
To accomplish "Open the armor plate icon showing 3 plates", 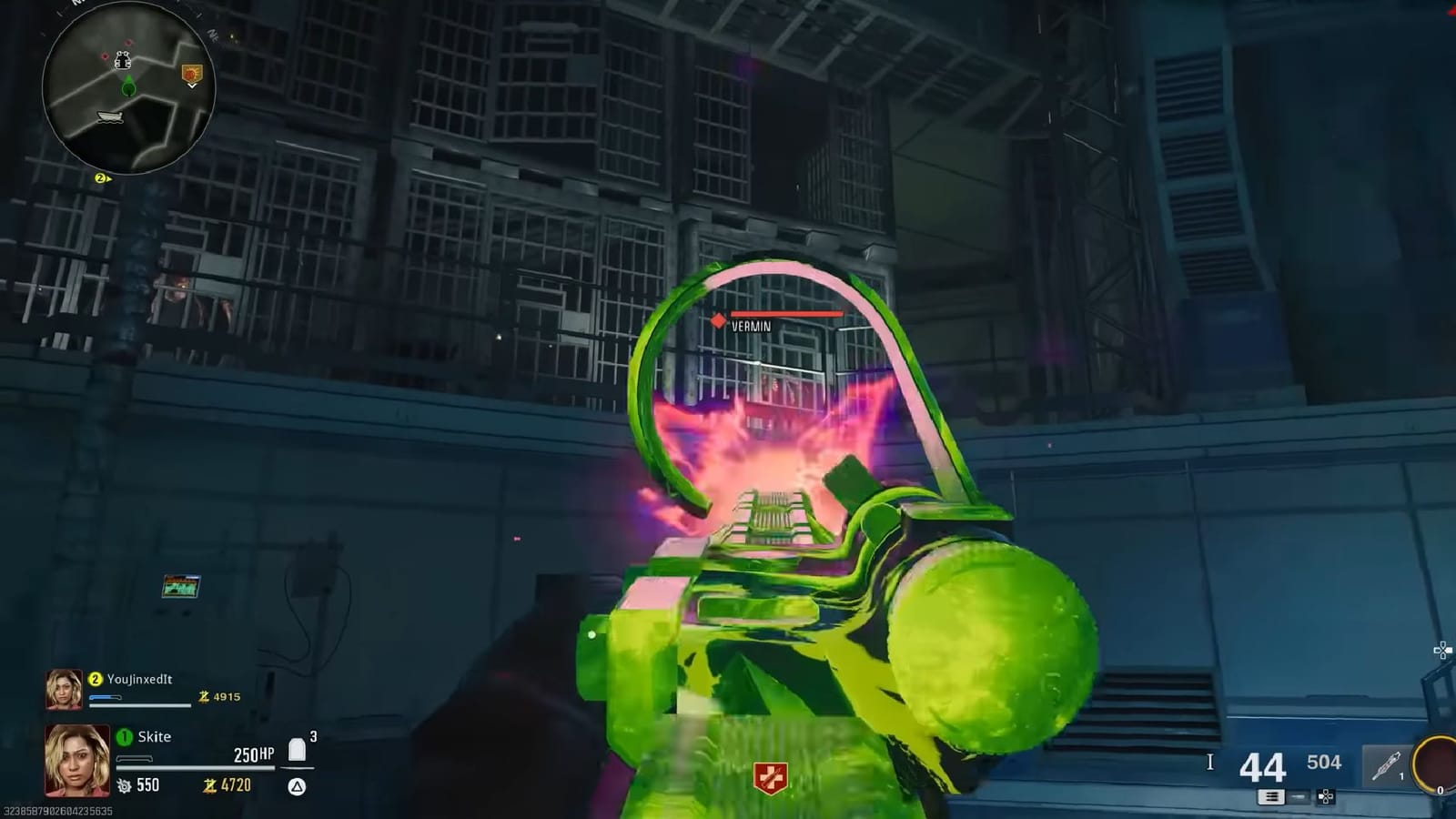I will tap(297, 748).
